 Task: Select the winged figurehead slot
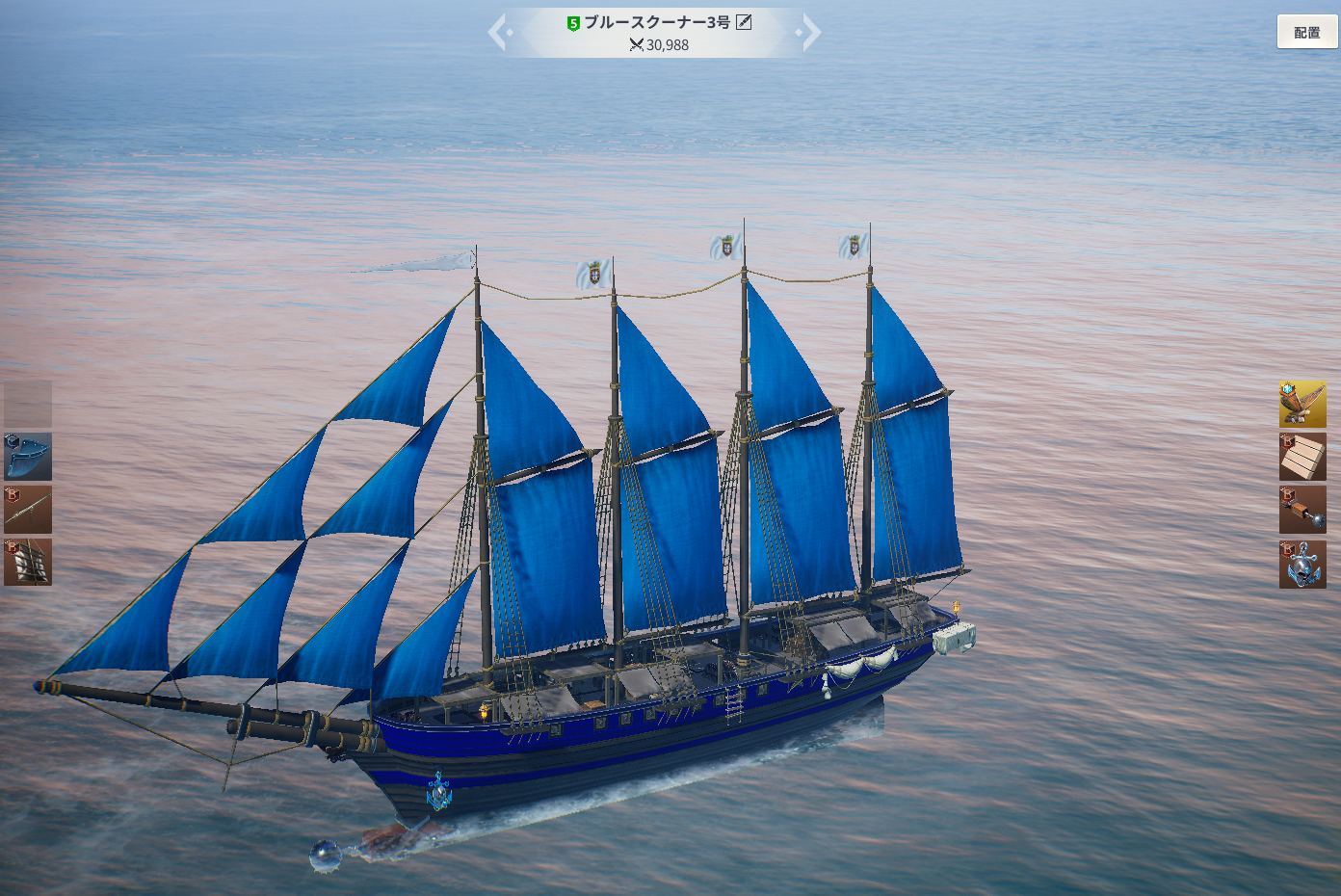coord(1302,405)
